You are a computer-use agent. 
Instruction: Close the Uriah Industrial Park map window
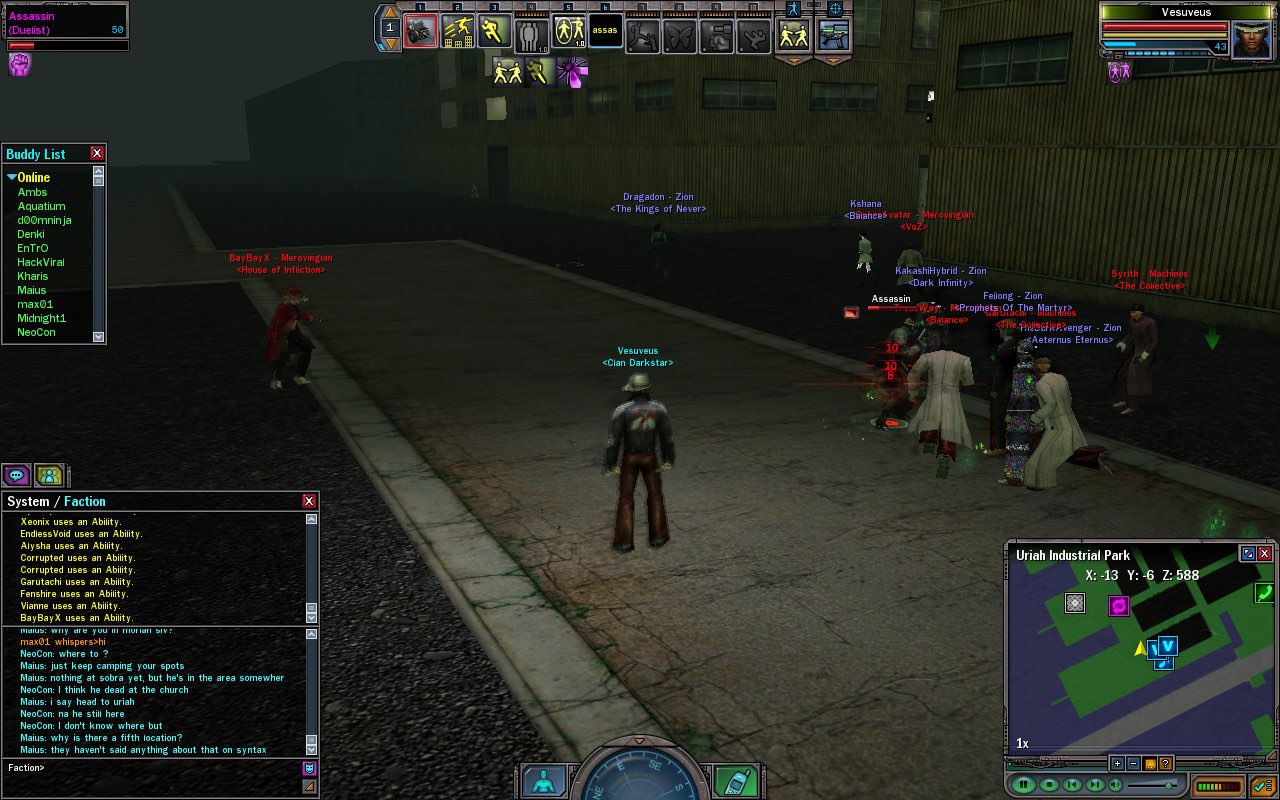tap(1265, 553)
